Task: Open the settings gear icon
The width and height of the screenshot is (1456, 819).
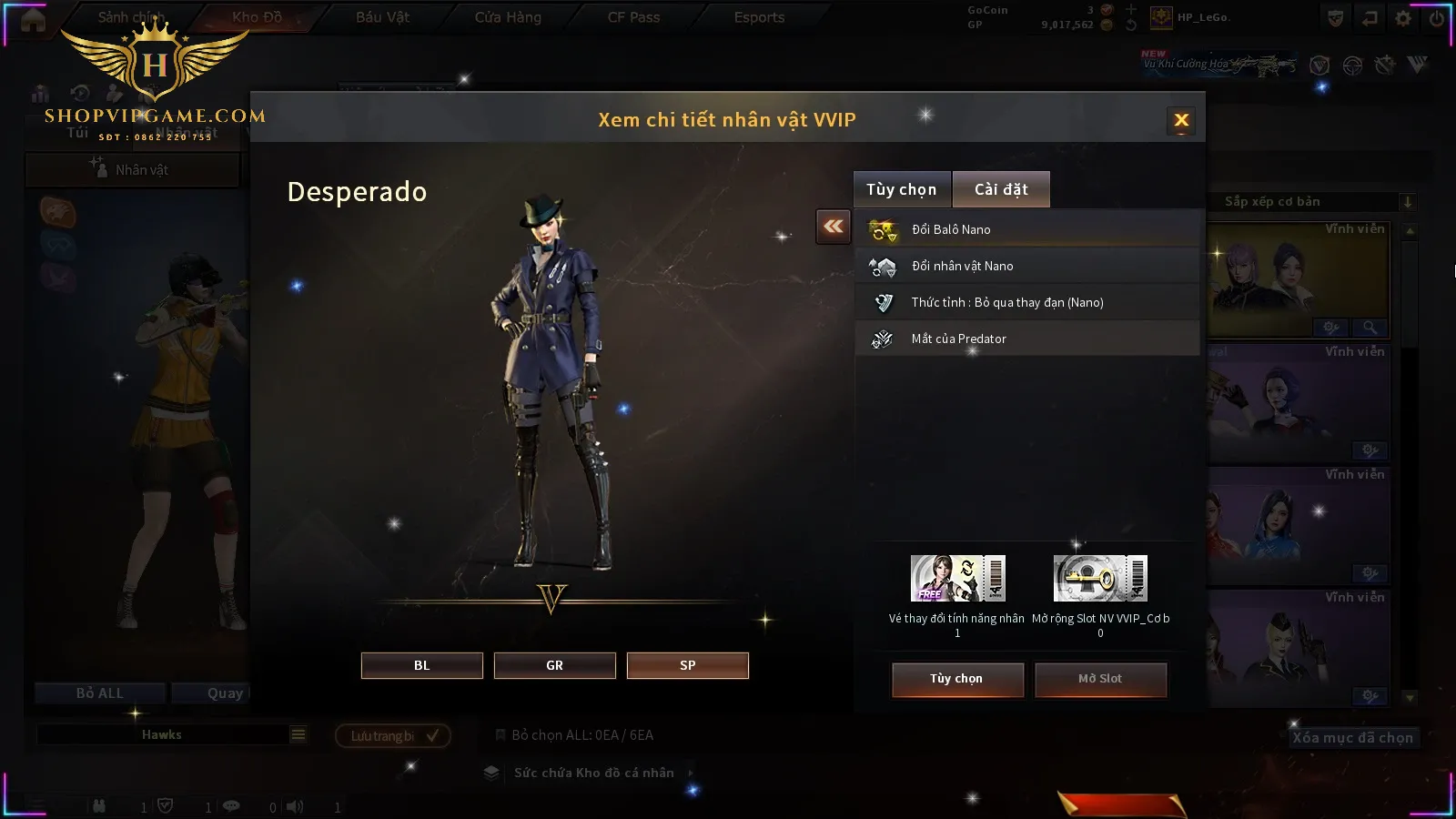Action: point(1403,18)
